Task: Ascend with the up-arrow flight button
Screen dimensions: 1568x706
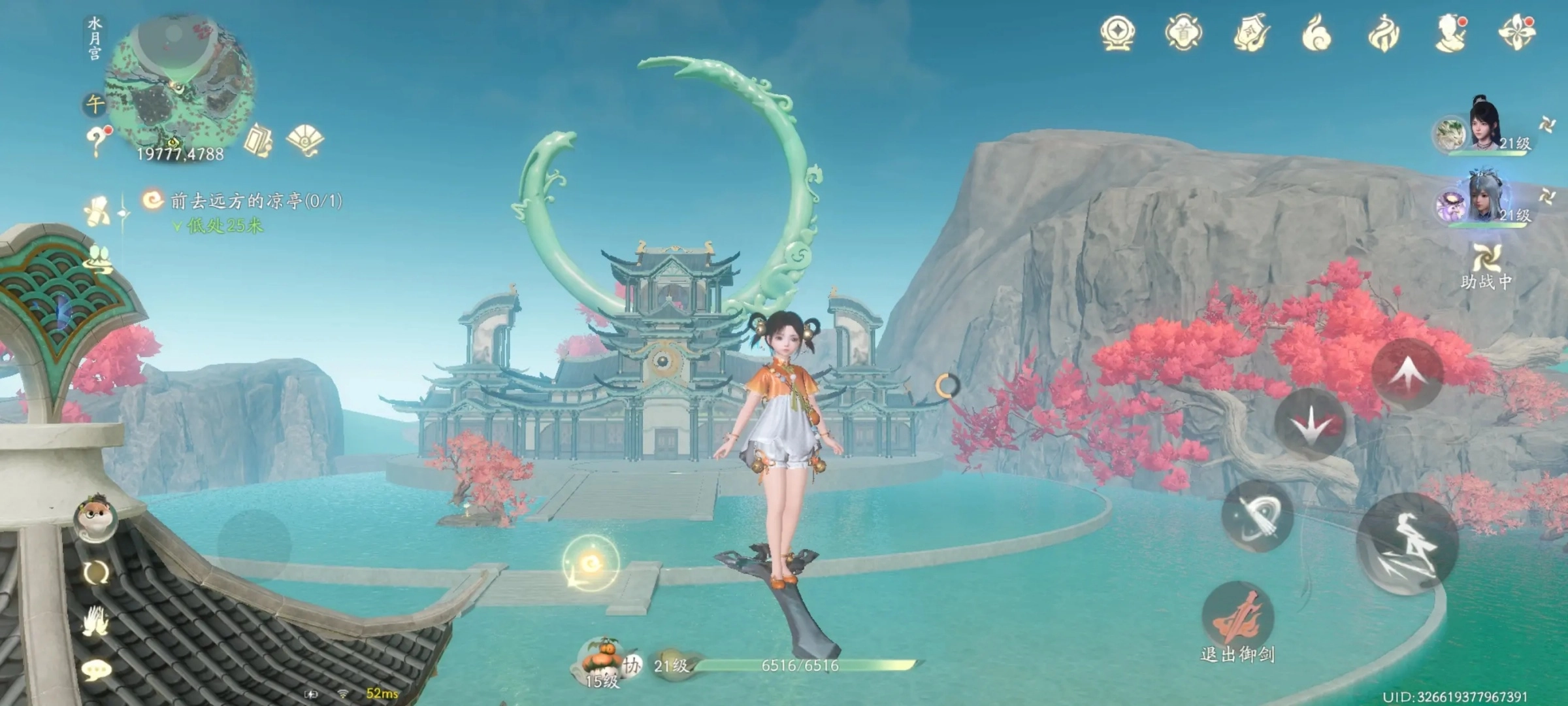Action: [x=1407, y=374]
